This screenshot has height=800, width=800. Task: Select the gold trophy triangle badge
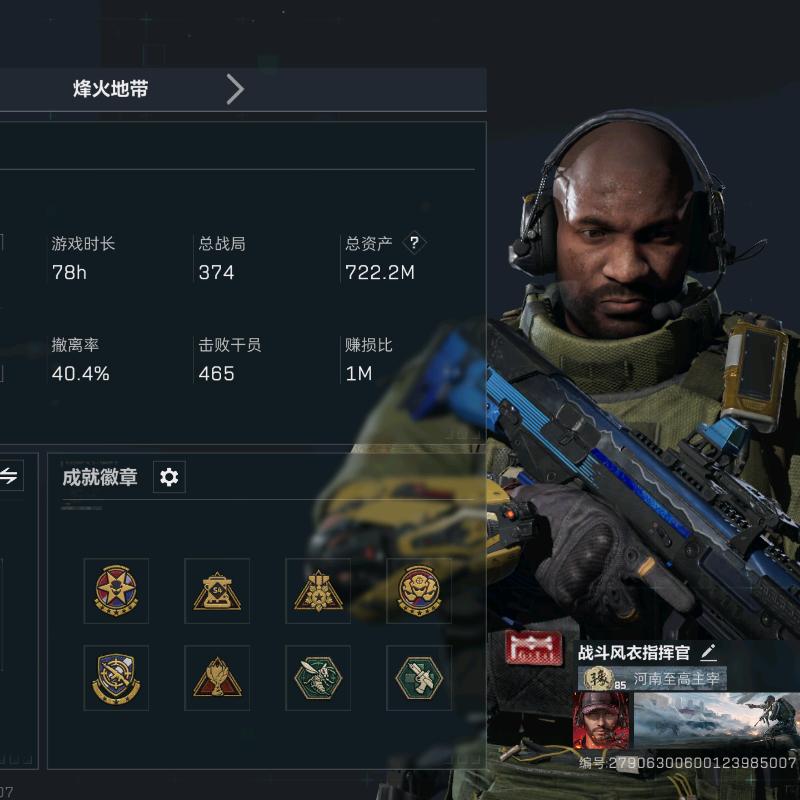217,677
